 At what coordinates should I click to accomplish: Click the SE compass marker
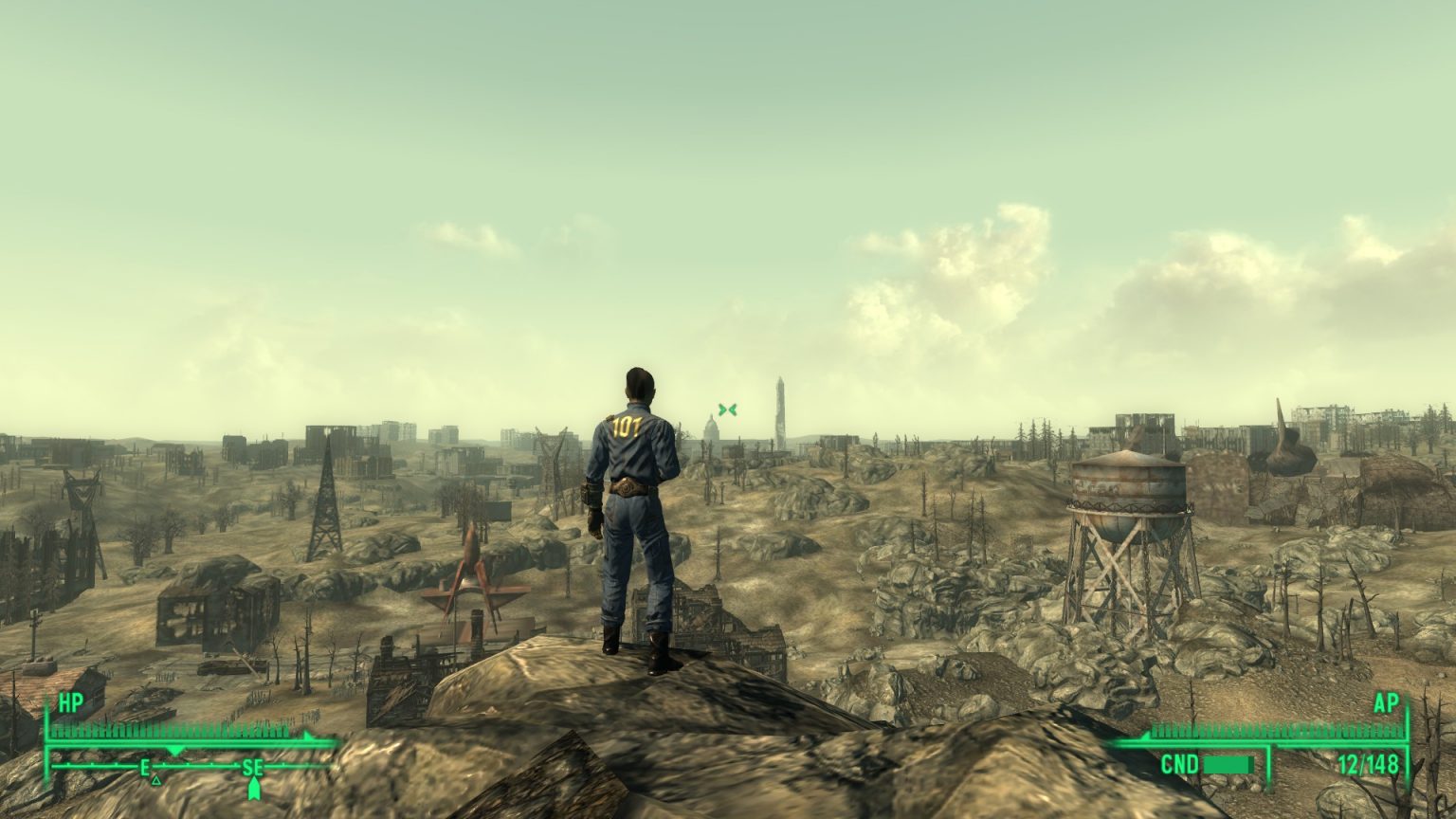coord(252,768)
